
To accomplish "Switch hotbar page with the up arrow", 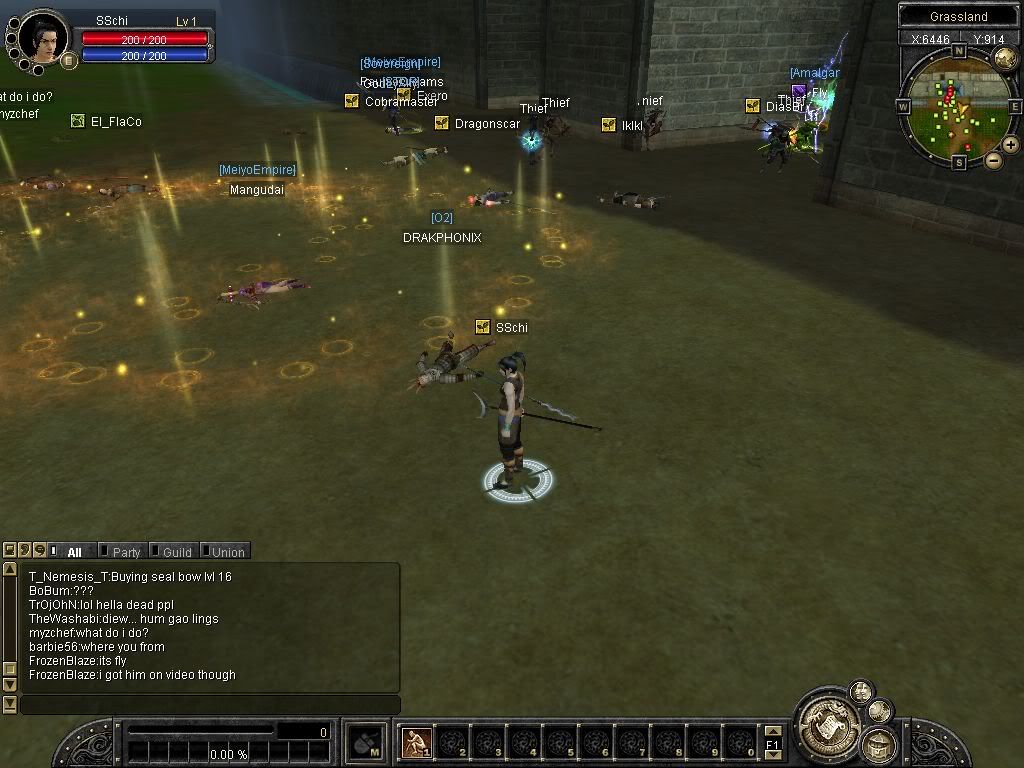I will pos(772,731).
